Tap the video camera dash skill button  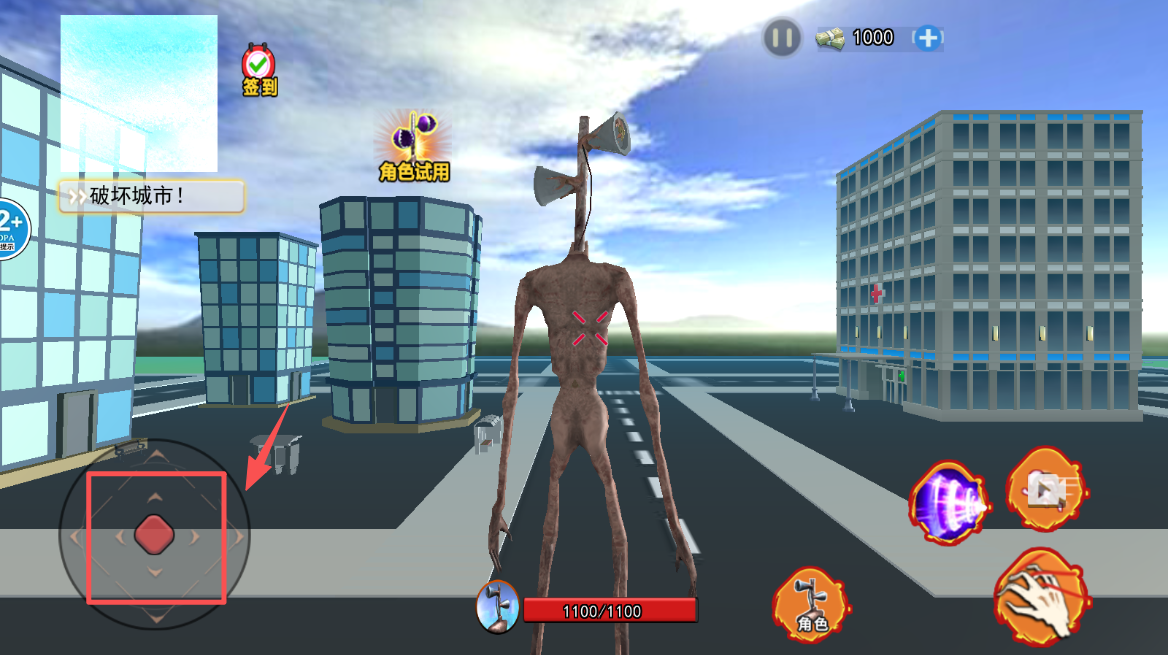[x=1045, y=488]
